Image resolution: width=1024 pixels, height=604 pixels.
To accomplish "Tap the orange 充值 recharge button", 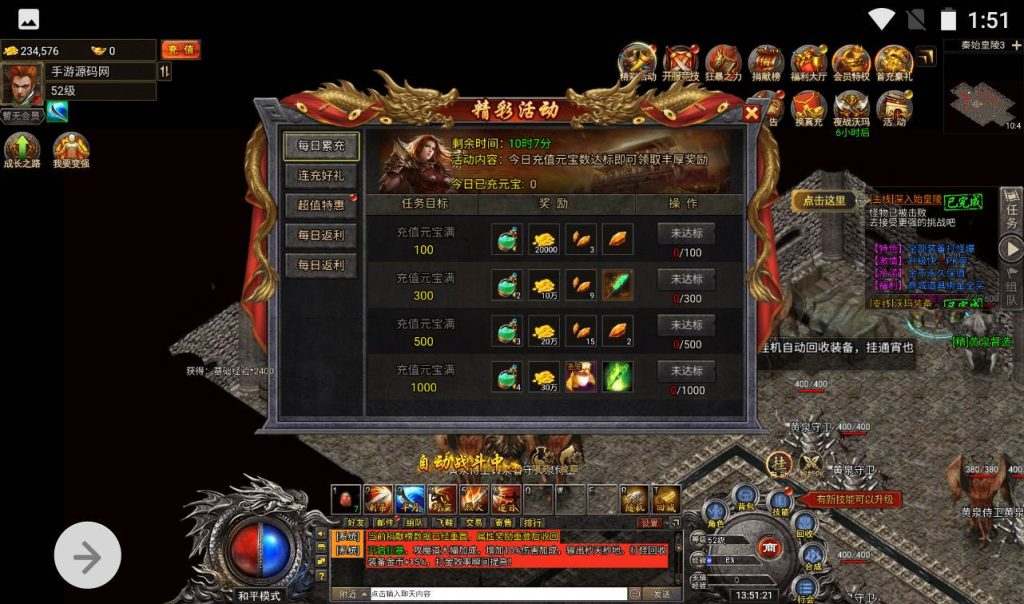I will (x=180, y=50).
